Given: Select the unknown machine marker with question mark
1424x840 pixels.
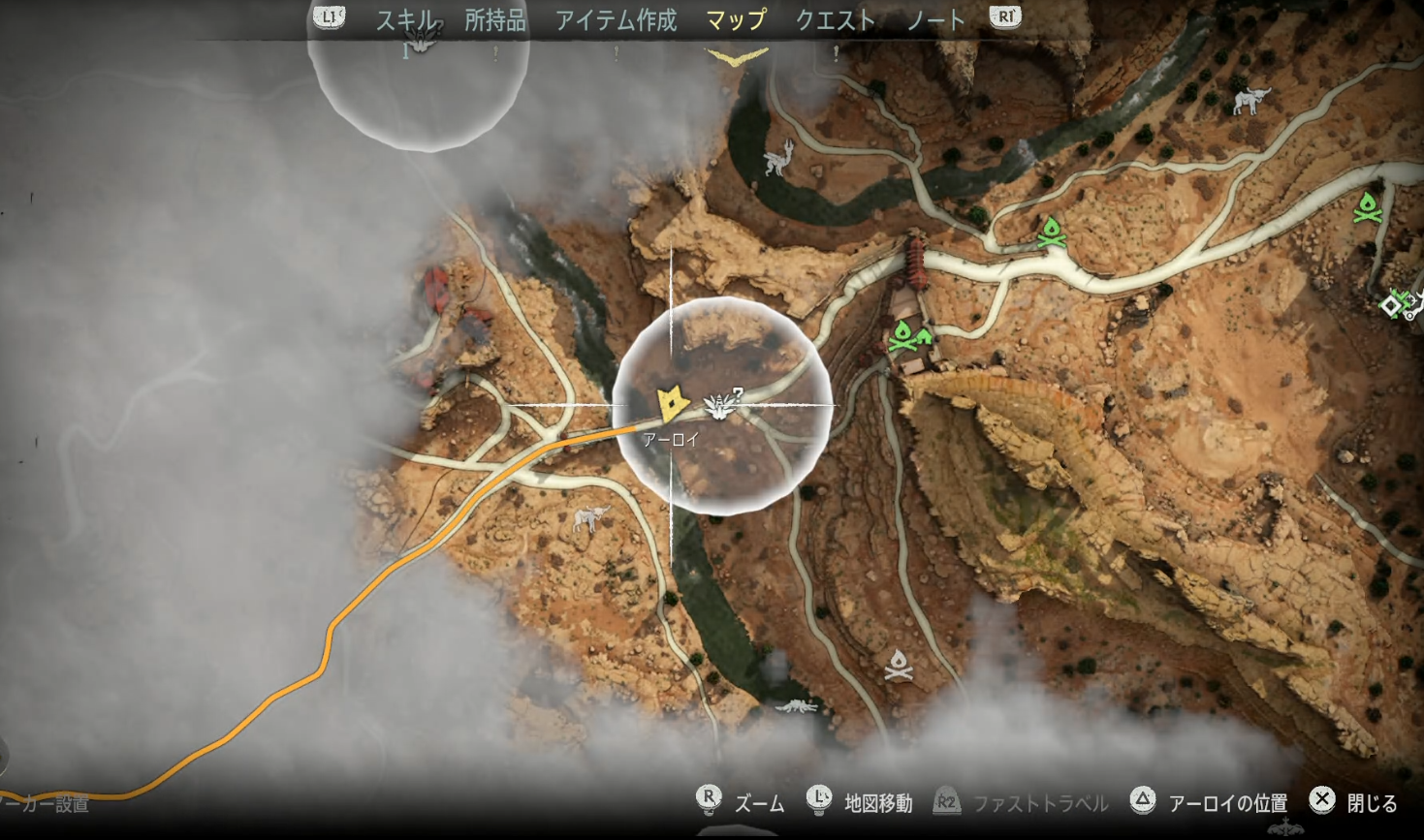Looking at the screenshot, I should 722,404.
